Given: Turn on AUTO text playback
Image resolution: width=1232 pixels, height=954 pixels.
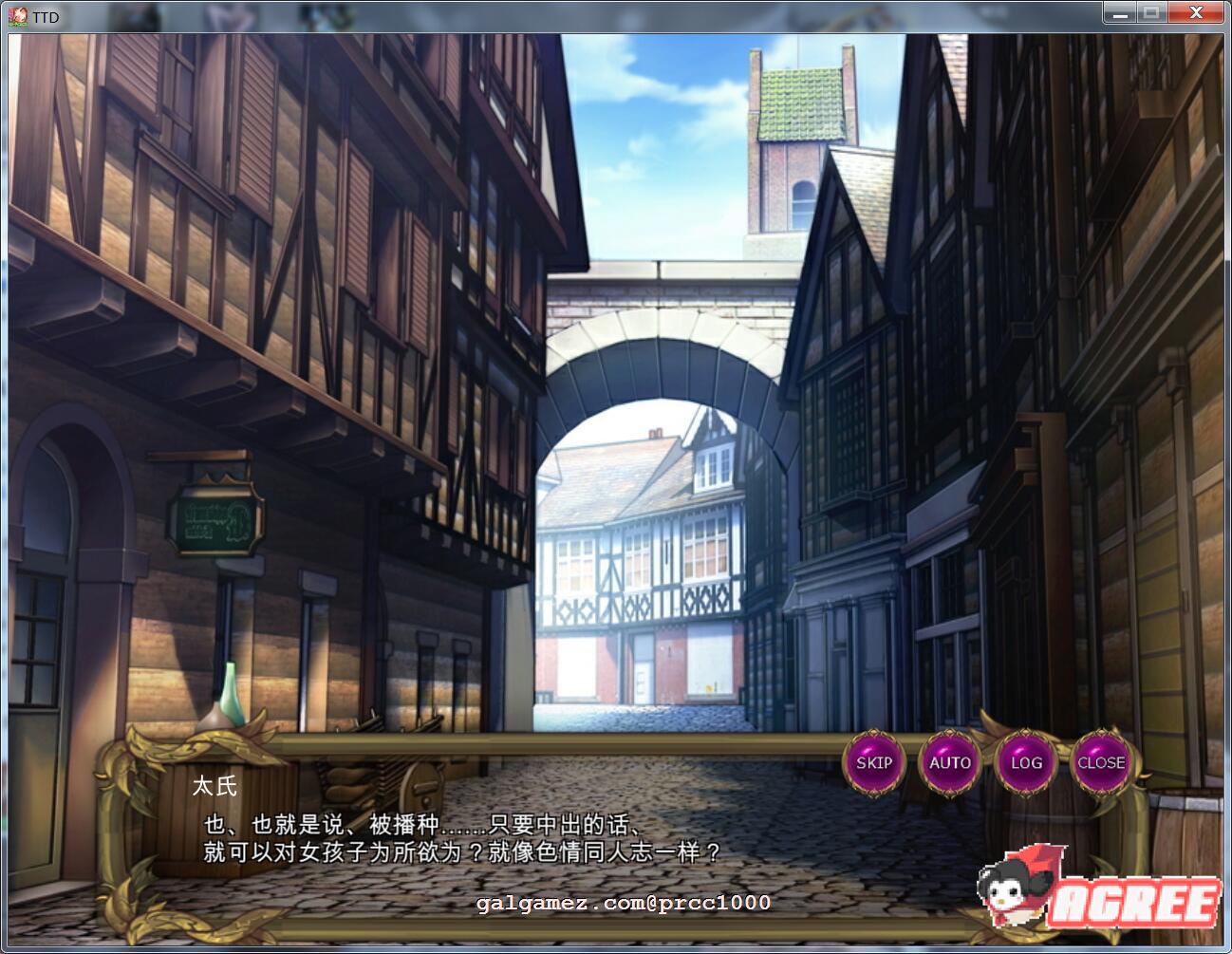Looking at the screenshot, I should [x=950, y=762].
